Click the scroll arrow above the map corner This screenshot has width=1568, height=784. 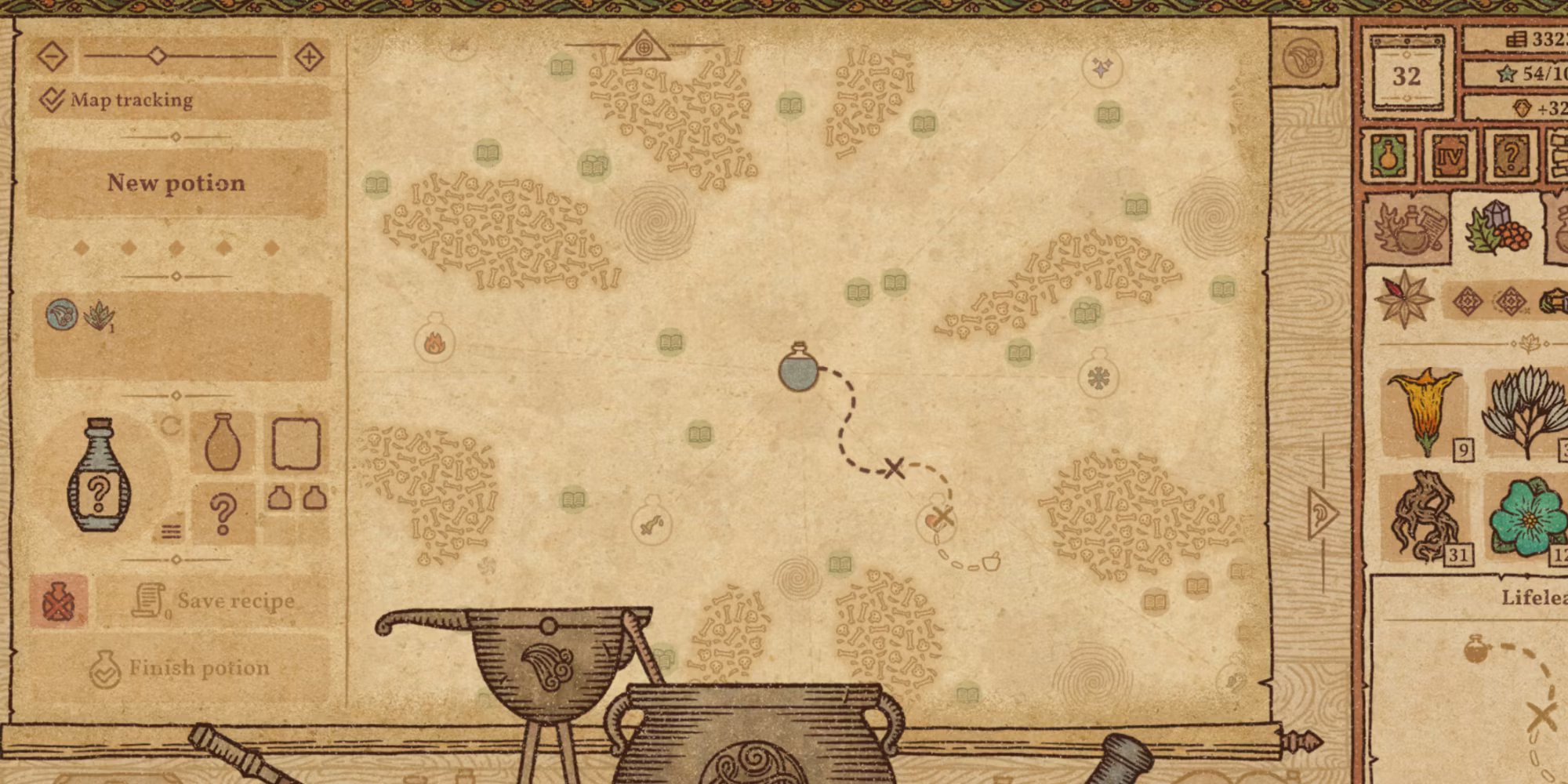tap(1303, 57)
